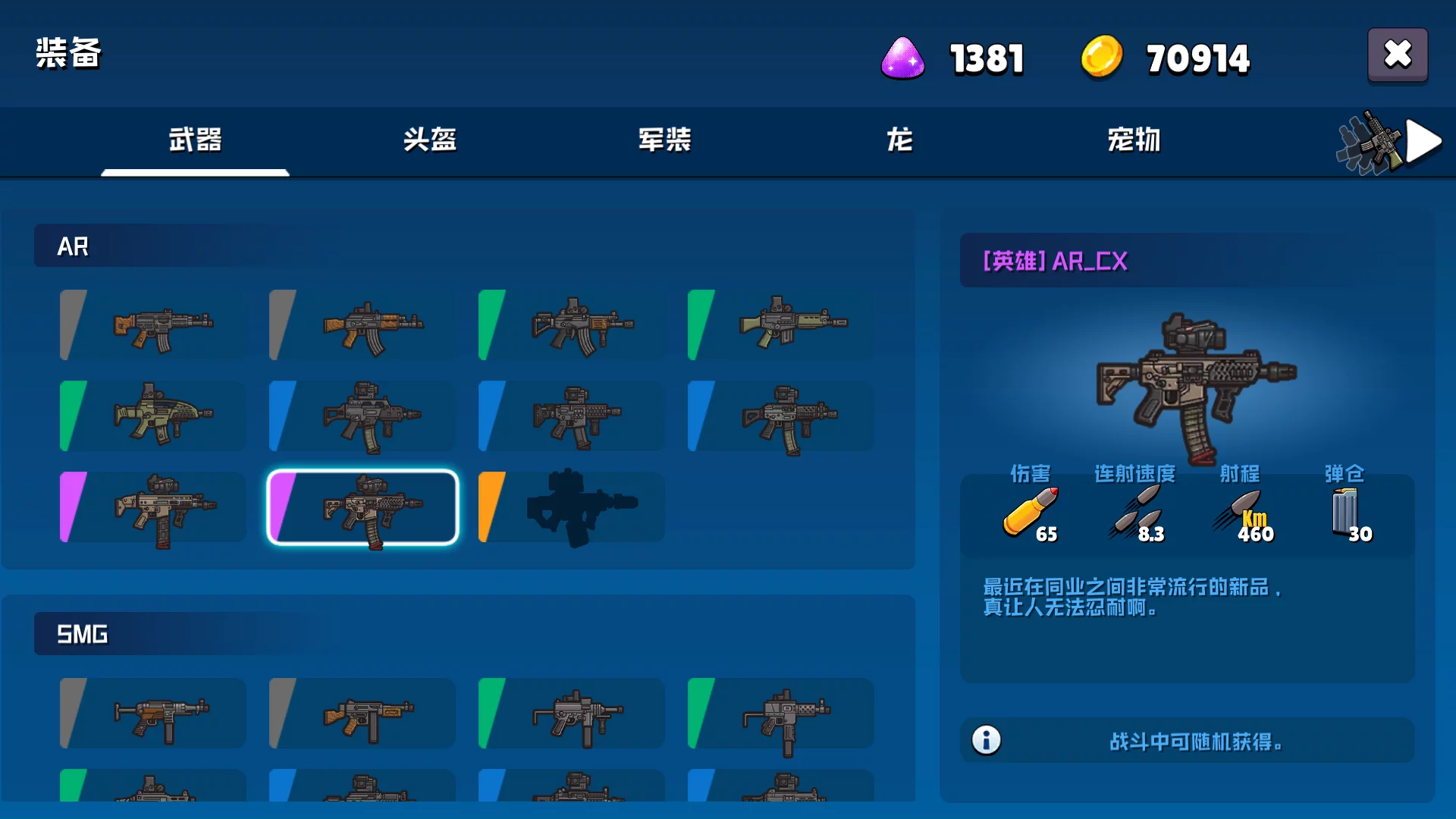Select the first gray SMG in SMG section
The height and width of the screenshot is (819, 1456).
point(152,714)
